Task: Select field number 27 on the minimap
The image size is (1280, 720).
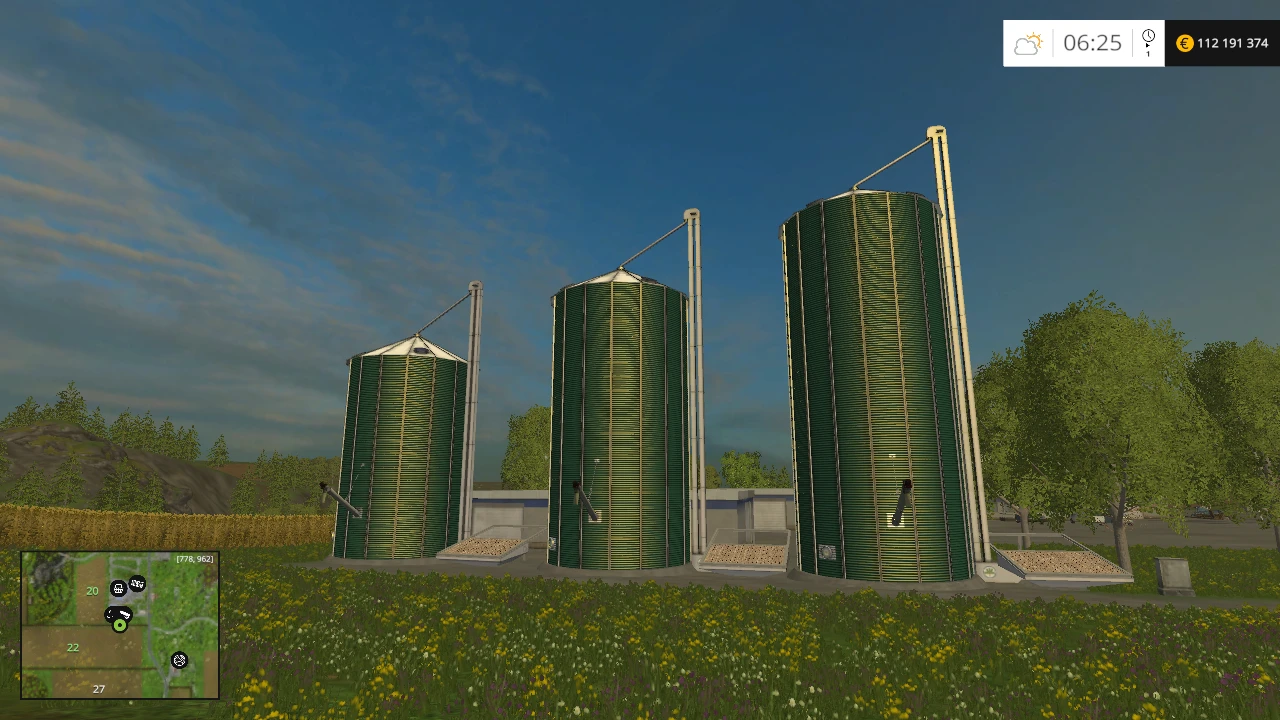Action: pyautogui.click(x=99, y=689)
